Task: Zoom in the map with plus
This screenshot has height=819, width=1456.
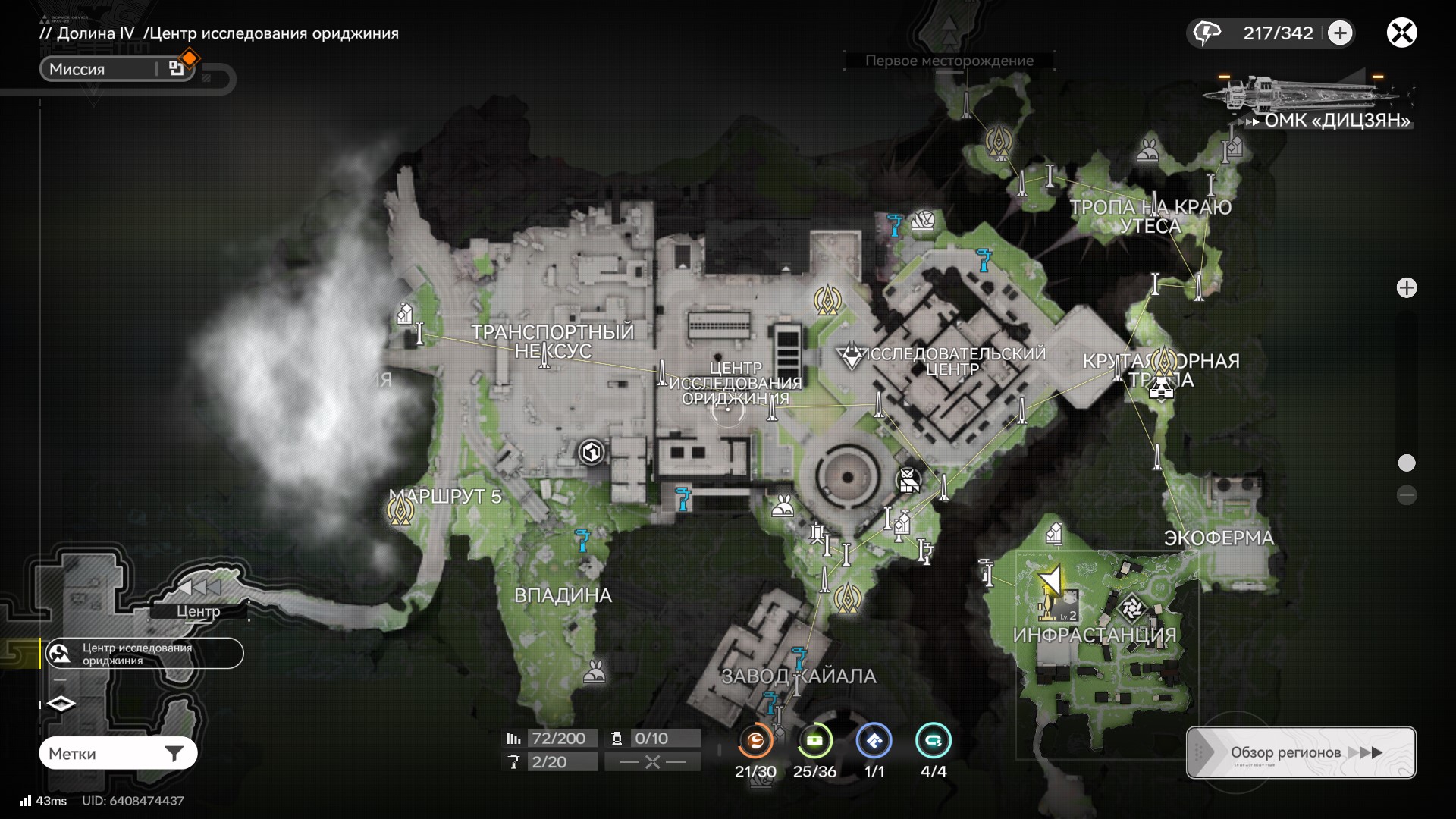Action: (1407, 288)
